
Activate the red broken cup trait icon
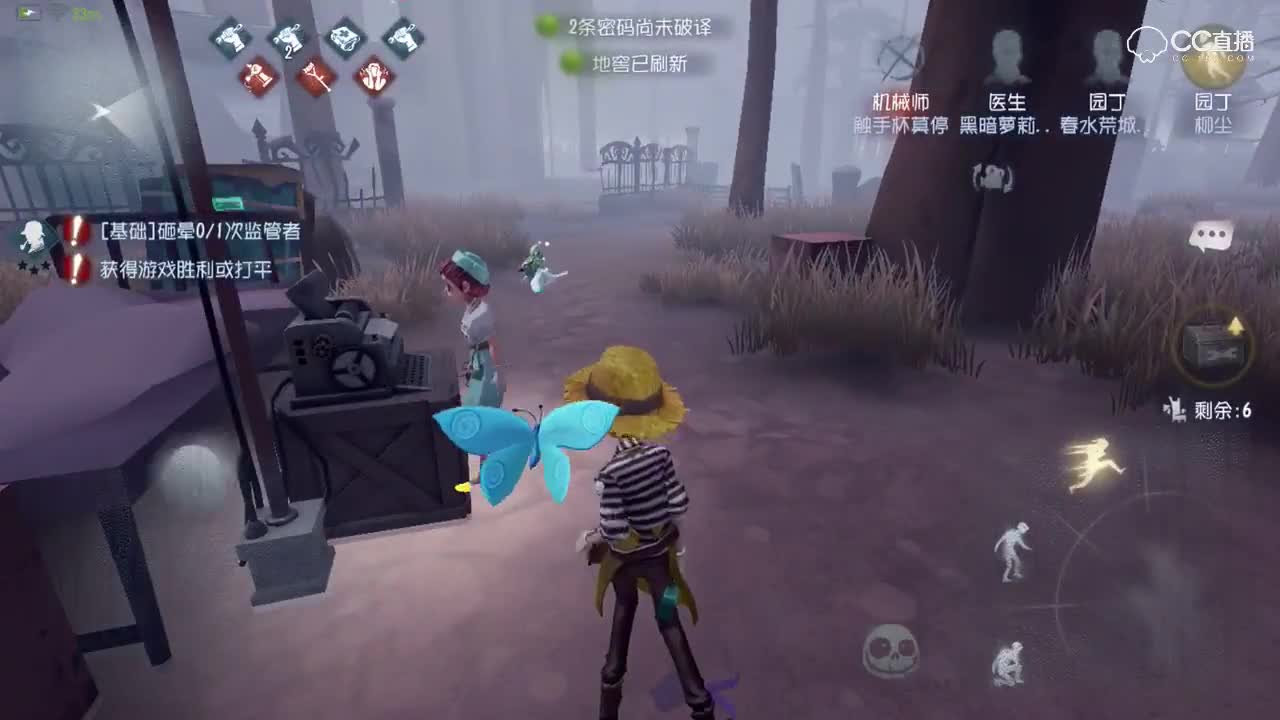pyautogui.click(x=255, y=76)
